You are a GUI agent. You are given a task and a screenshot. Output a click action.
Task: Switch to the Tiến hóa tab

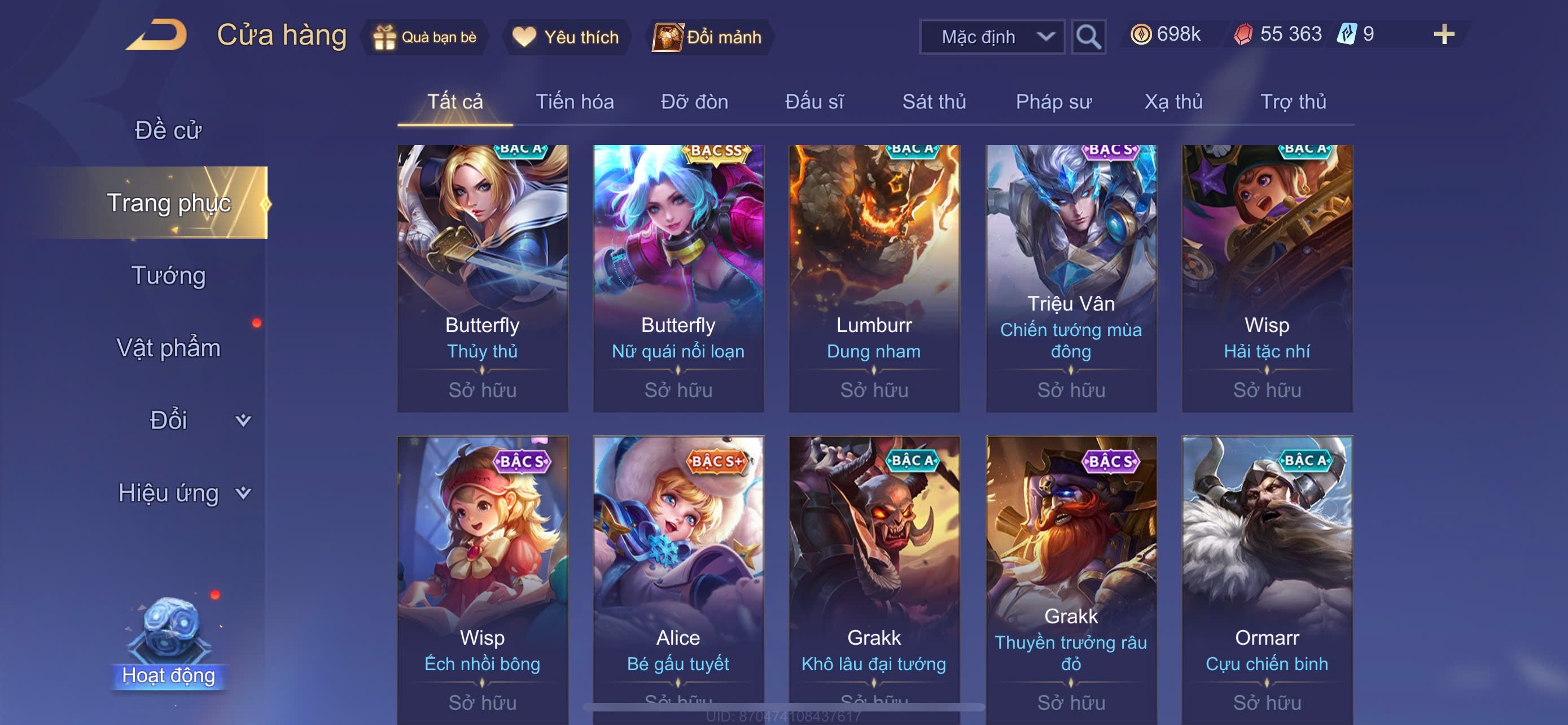[574, 102]
